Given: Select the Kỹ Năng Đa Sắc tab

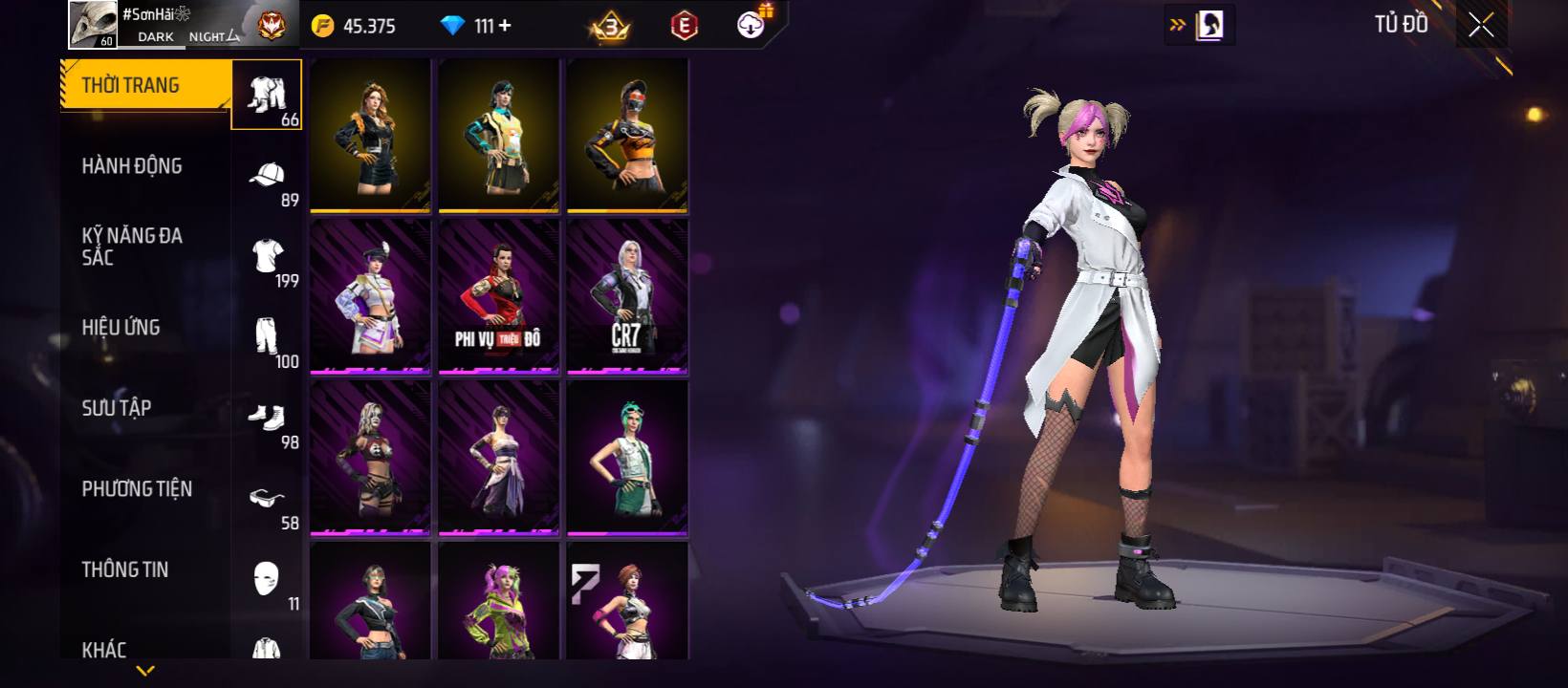Looking at the screenshot, I should pos(132,247).
